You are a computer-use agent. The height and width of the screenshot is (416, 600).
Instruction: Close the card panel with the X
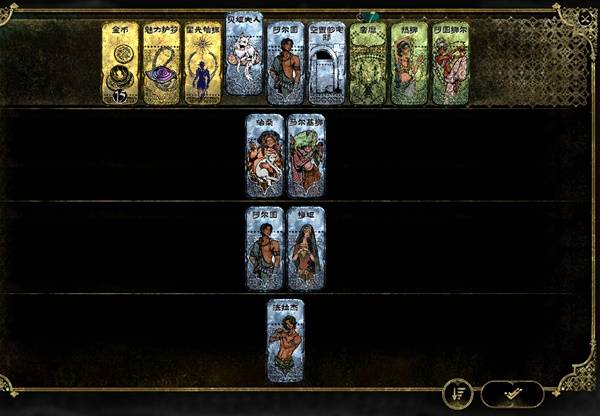click(x=585, y=17)
